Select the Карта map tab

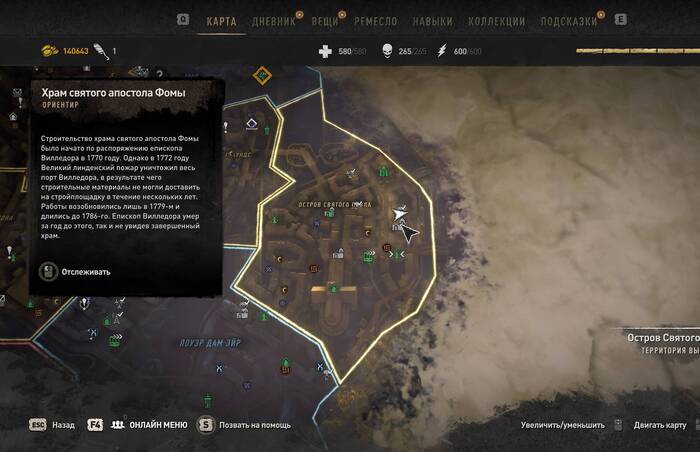pos(221,21)
